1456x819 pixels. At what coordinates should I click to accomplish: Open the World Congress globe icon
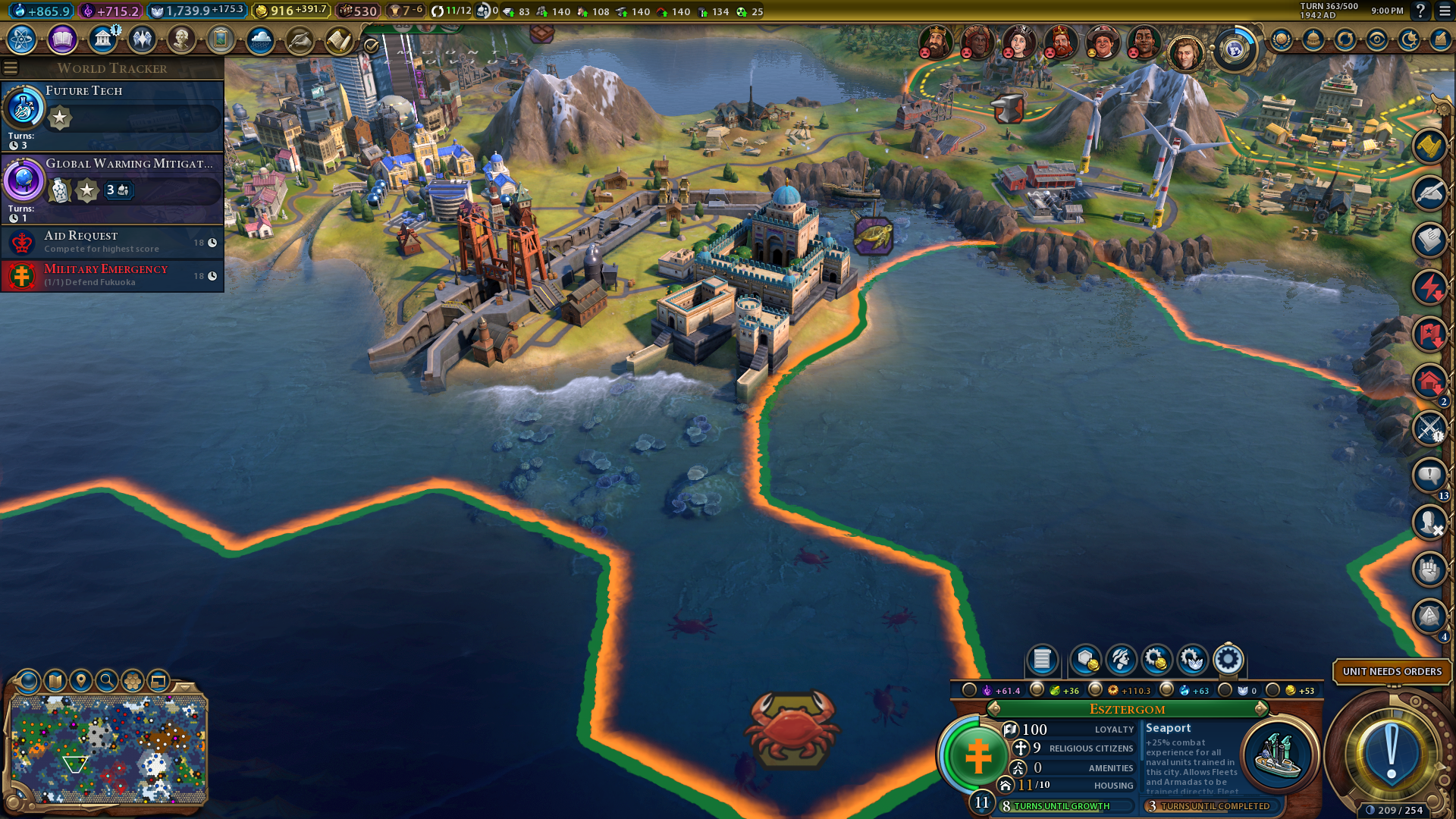1235,50
